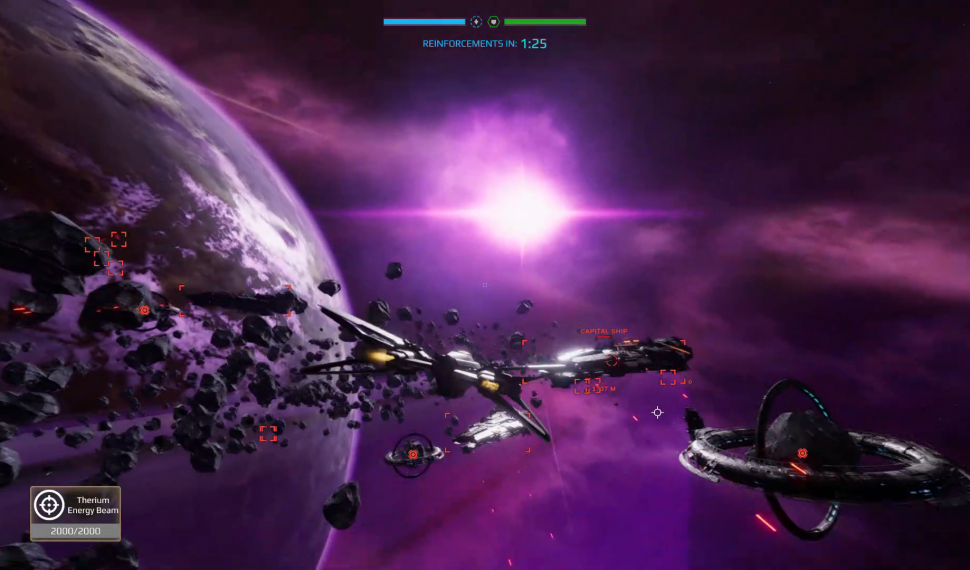This screenshot has height=570, width=970.
Task: Click the green team emblem icon
Action: [494, 21]
